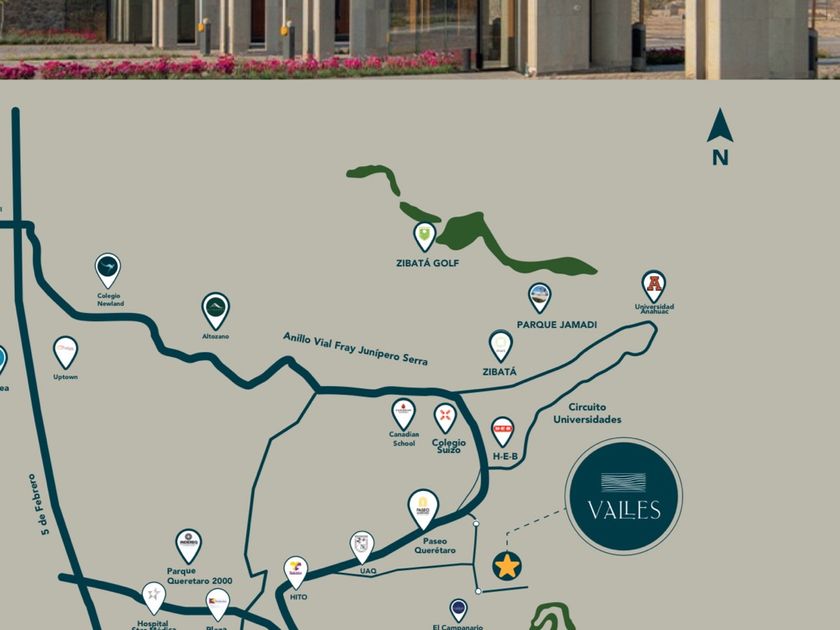Image resolution: width=840 pixels, height=630 pixels.
Task: Click the H-E-B store pin
Action: click(x=503, y=431)
